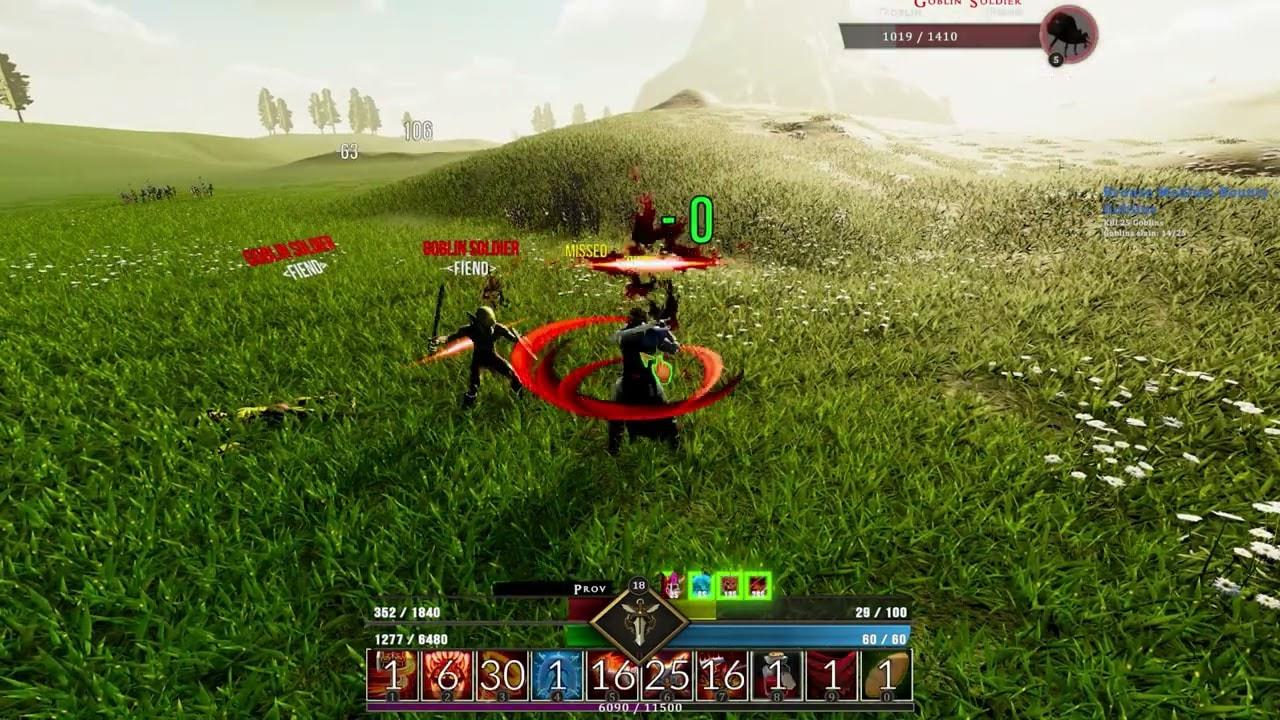
Task: Select the Goblin Soldier target portrait
Action: (1068, 35)
